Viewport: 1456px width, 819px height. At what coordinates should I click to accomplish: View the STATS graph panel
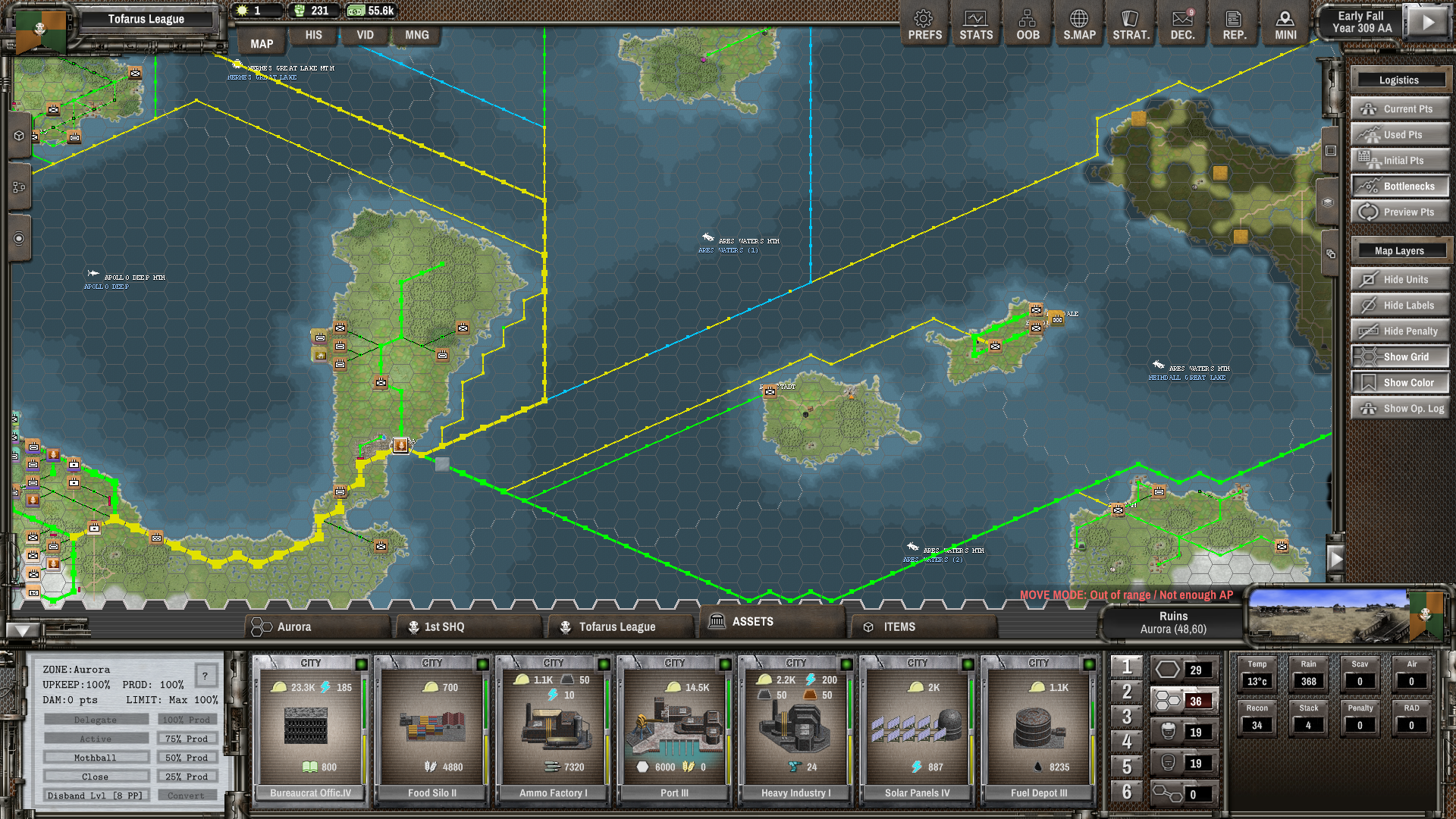[x=975, y=24]
